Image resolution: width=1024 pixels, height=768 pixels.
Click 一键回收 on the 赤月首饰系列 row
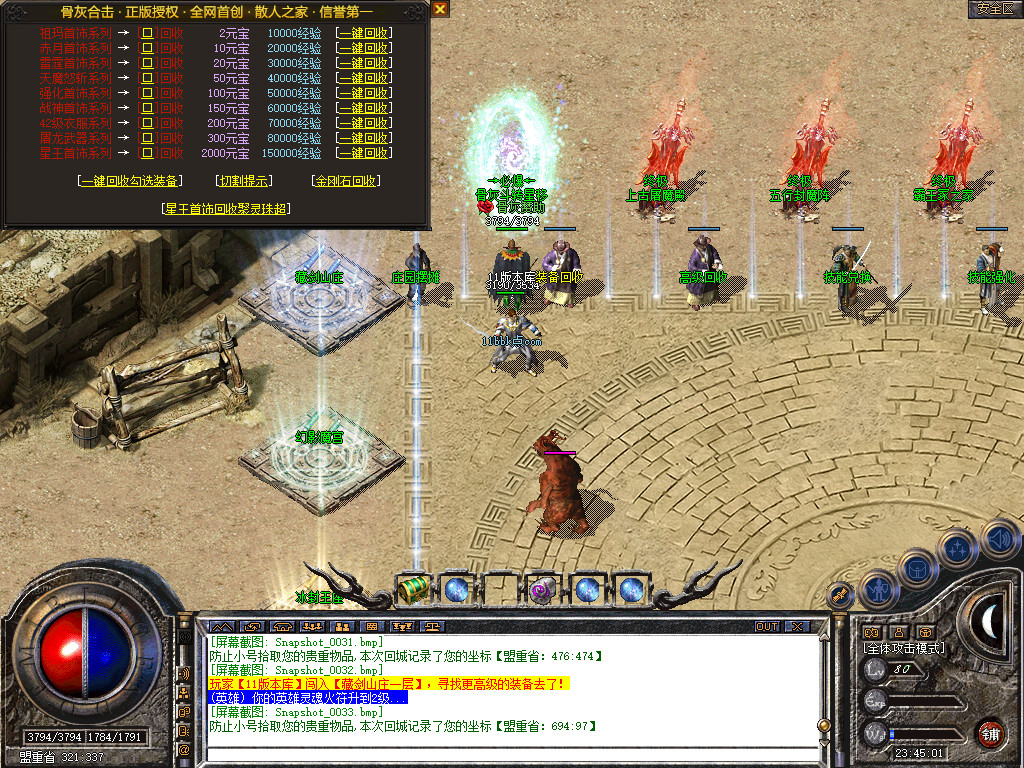tap(364, 48)
